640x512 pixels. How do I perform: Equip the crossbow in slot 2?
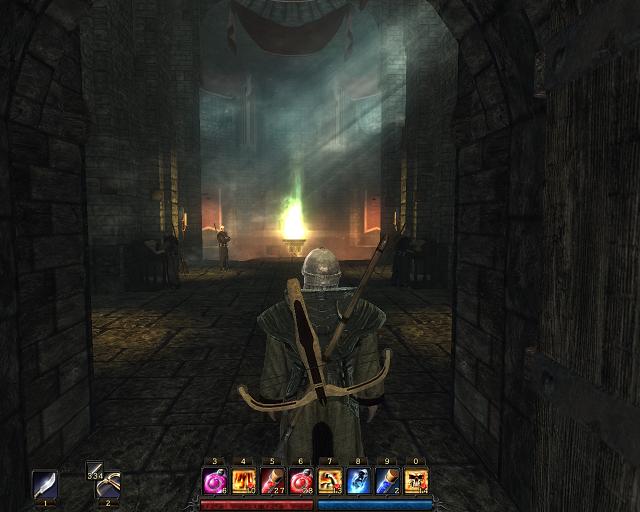pyautogui.click(x=107, y=484)
